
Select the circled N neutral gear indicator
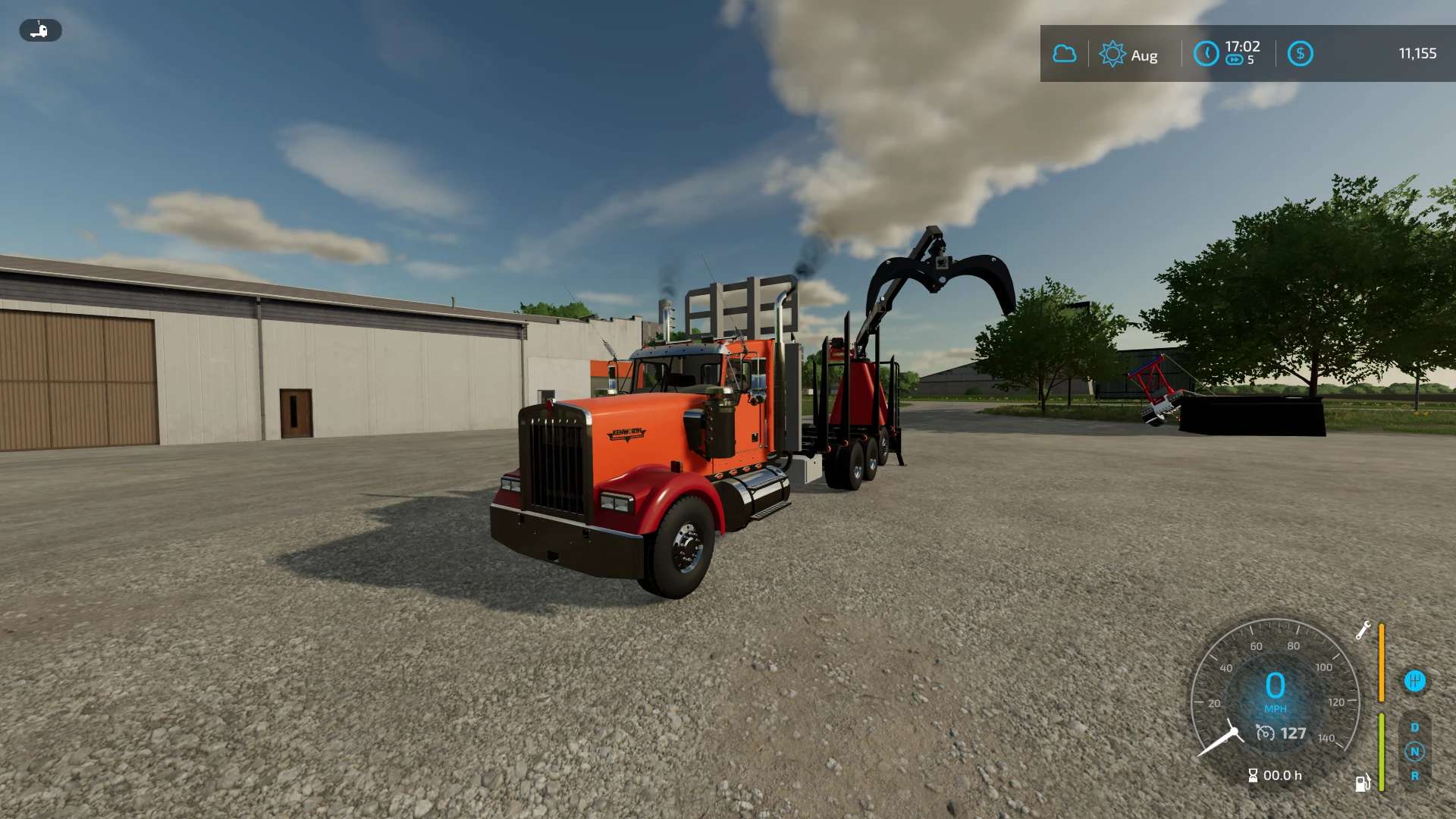pyautogui.click(x=1414, y=752)
